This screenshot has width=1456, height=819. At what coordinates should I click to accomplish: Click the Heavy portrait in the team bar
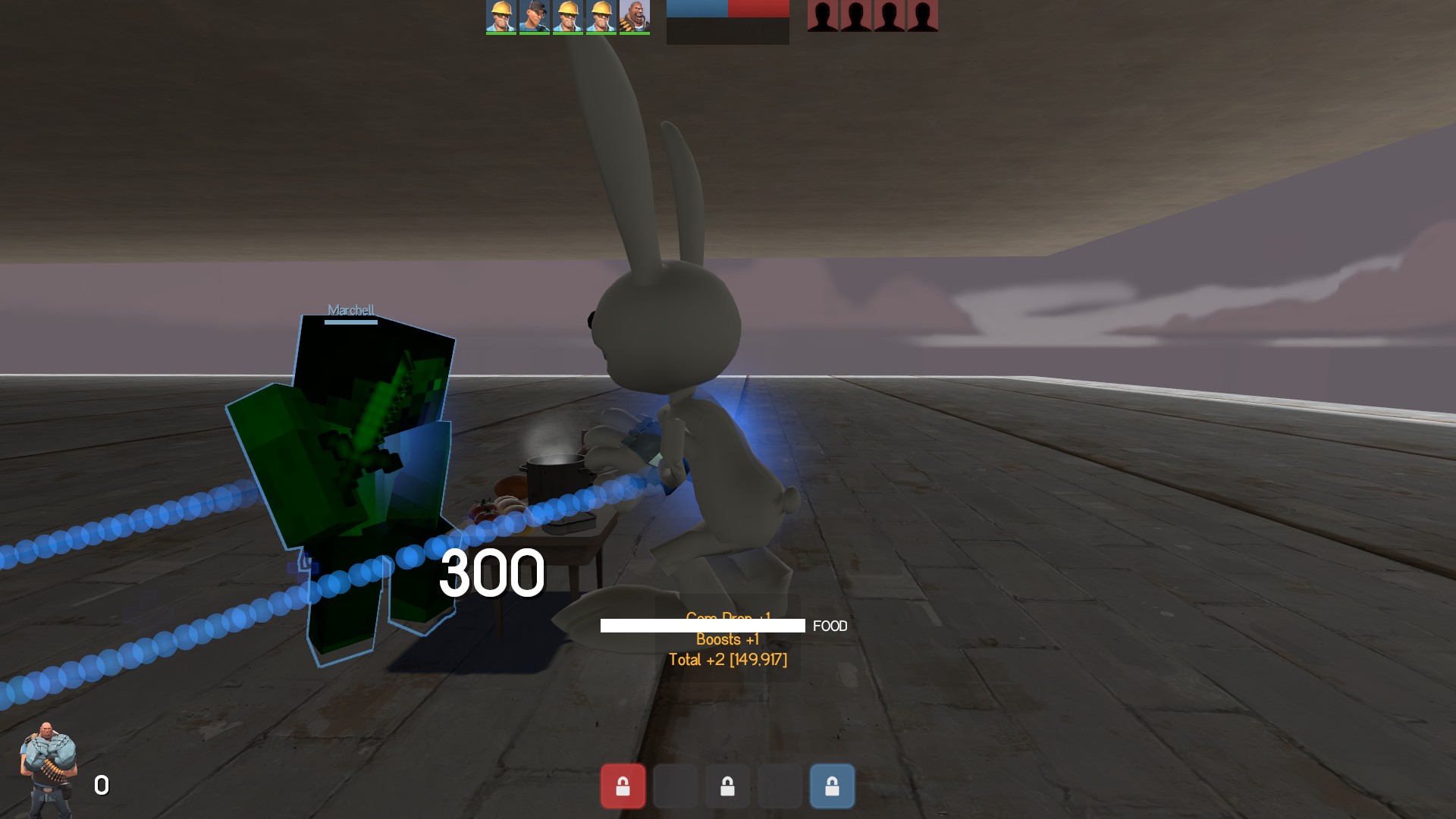(x=634, y=17)
